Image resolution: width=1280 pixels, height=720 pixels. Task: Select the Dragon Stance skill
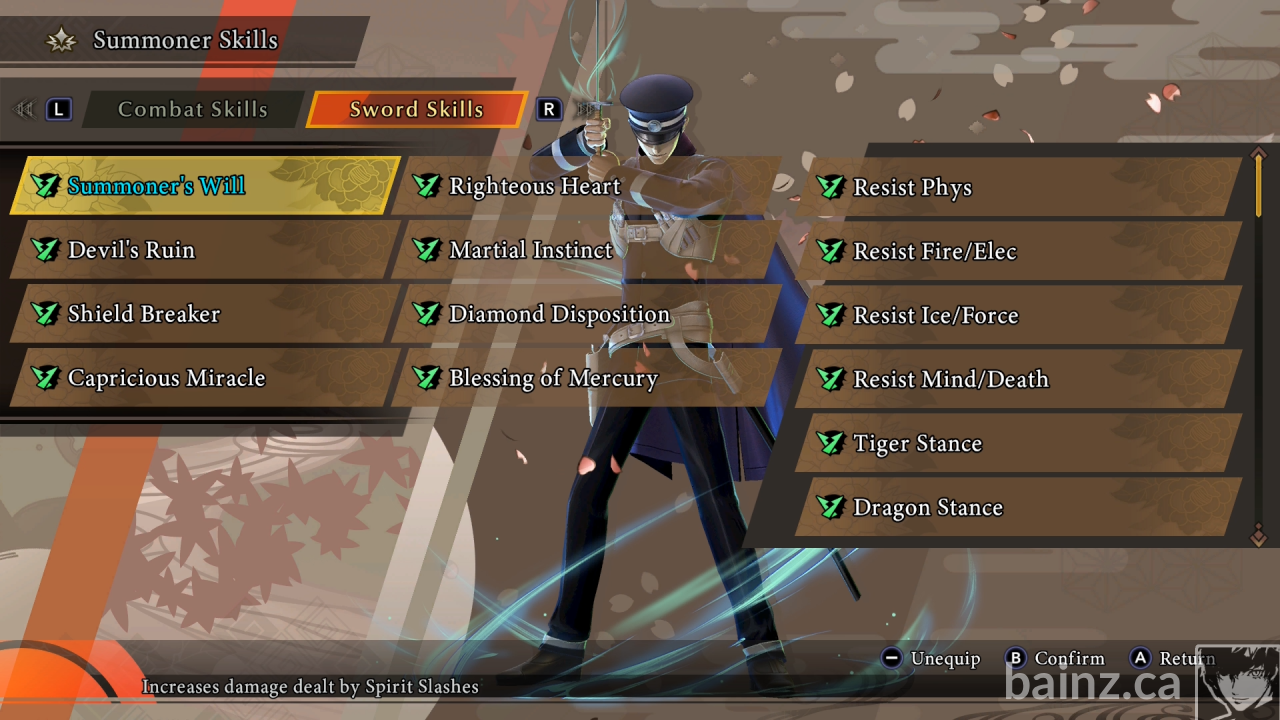coord(1018,508)
